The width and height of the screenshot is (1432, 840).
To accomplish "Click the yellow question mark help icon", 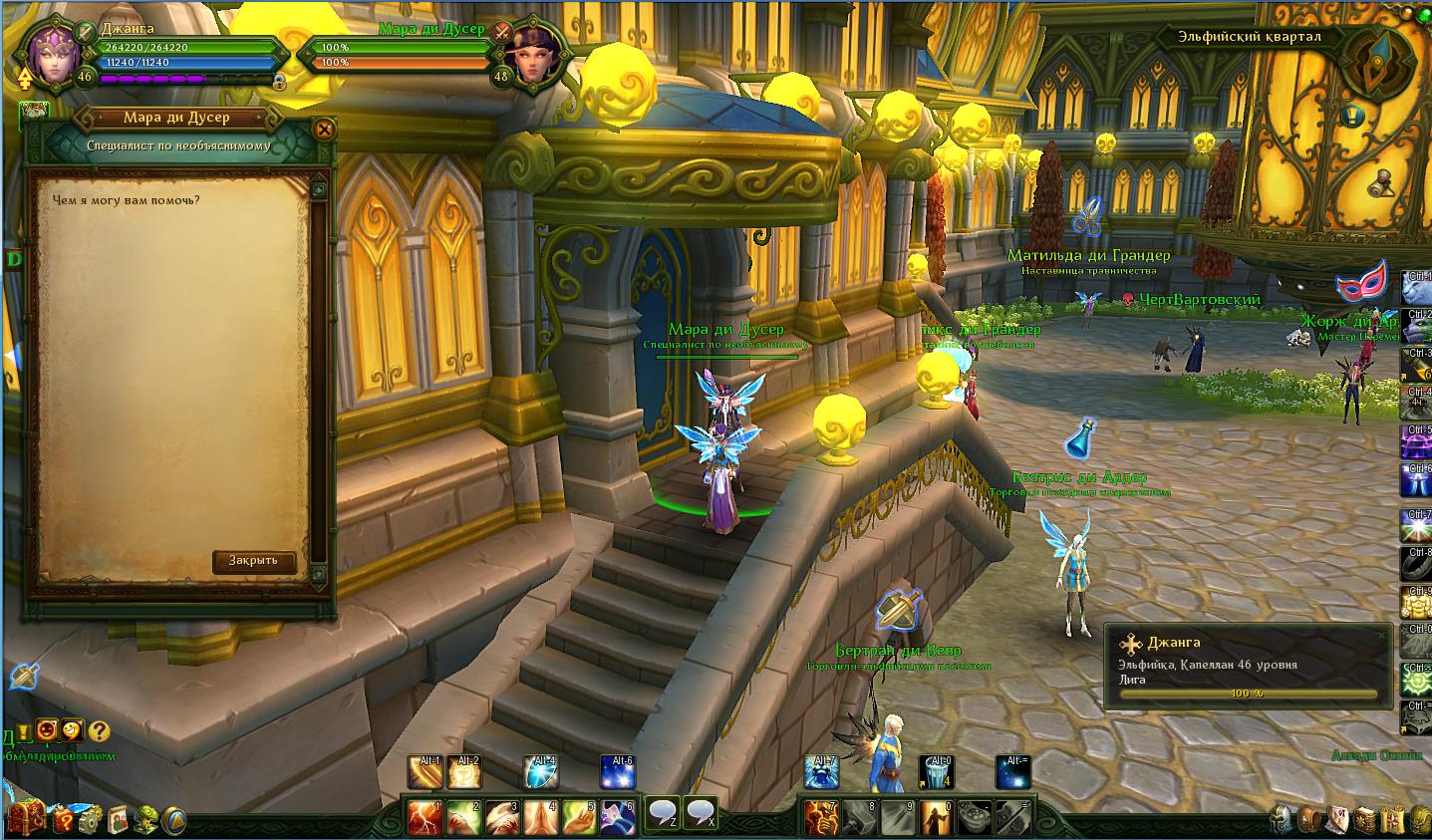I will [99, 731].
